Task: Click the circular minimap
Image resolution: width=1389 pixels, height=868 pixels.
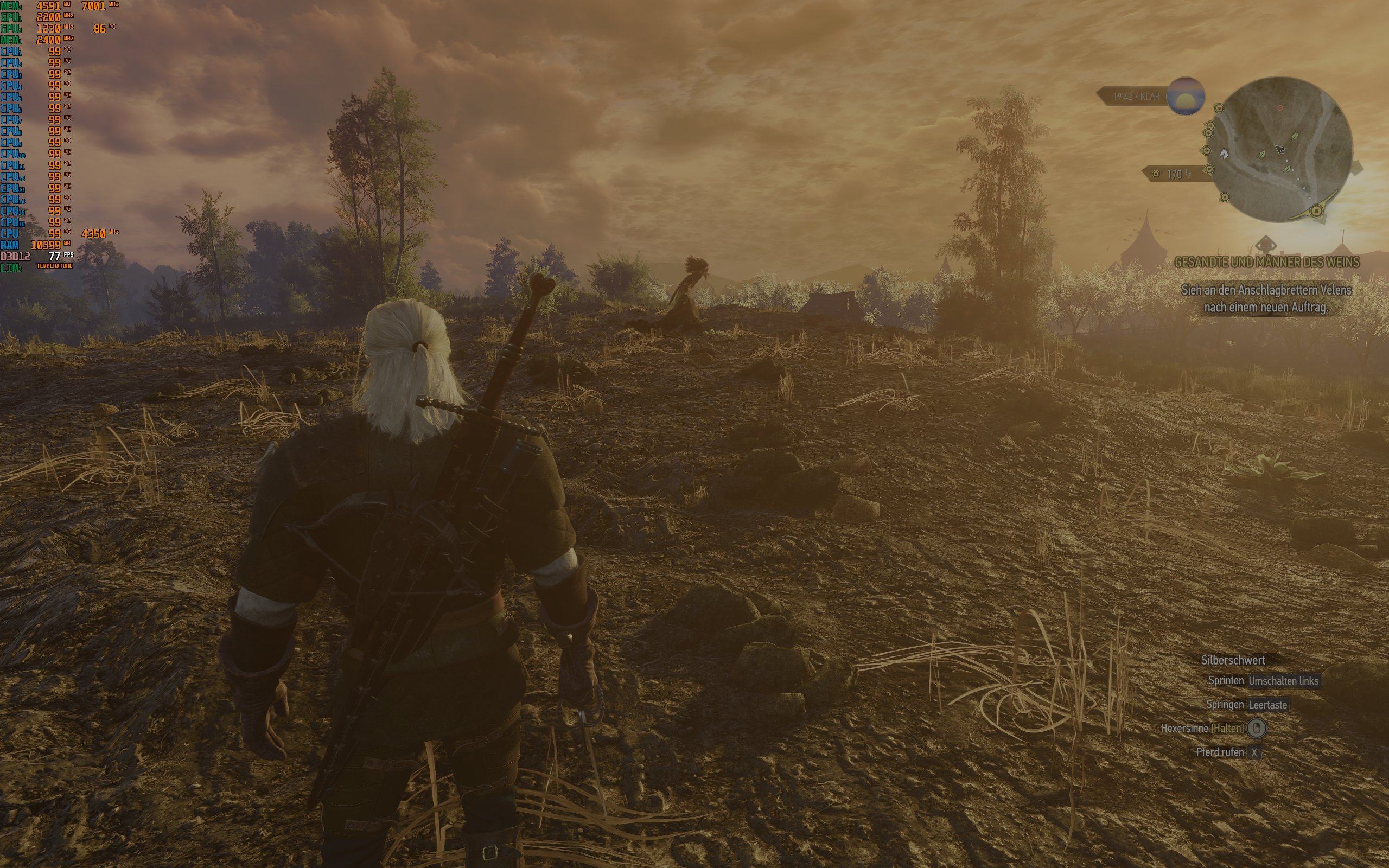Action: 1283,150
